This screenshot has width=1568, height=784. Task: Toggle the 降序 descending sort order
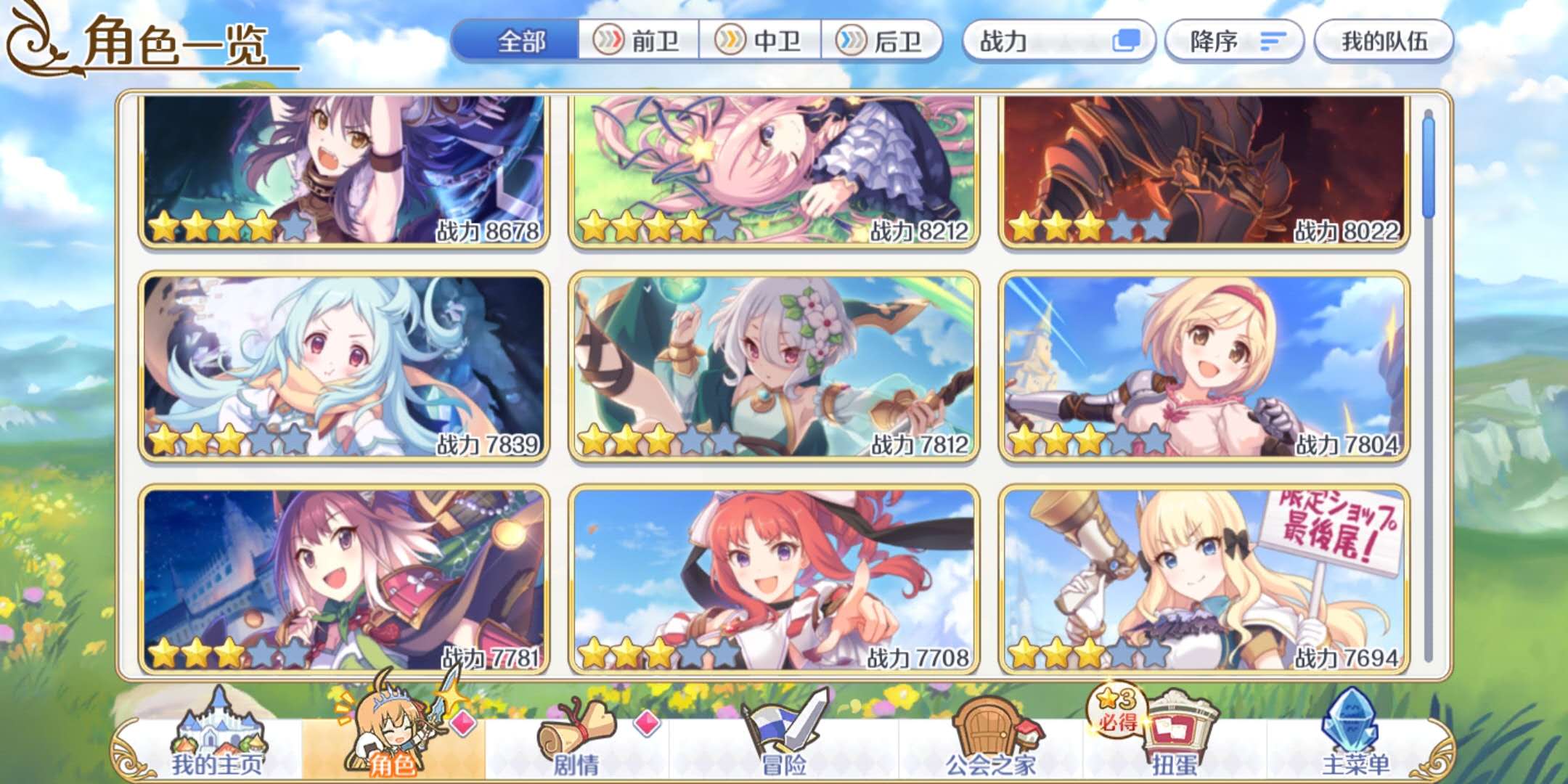[1234, 41]
